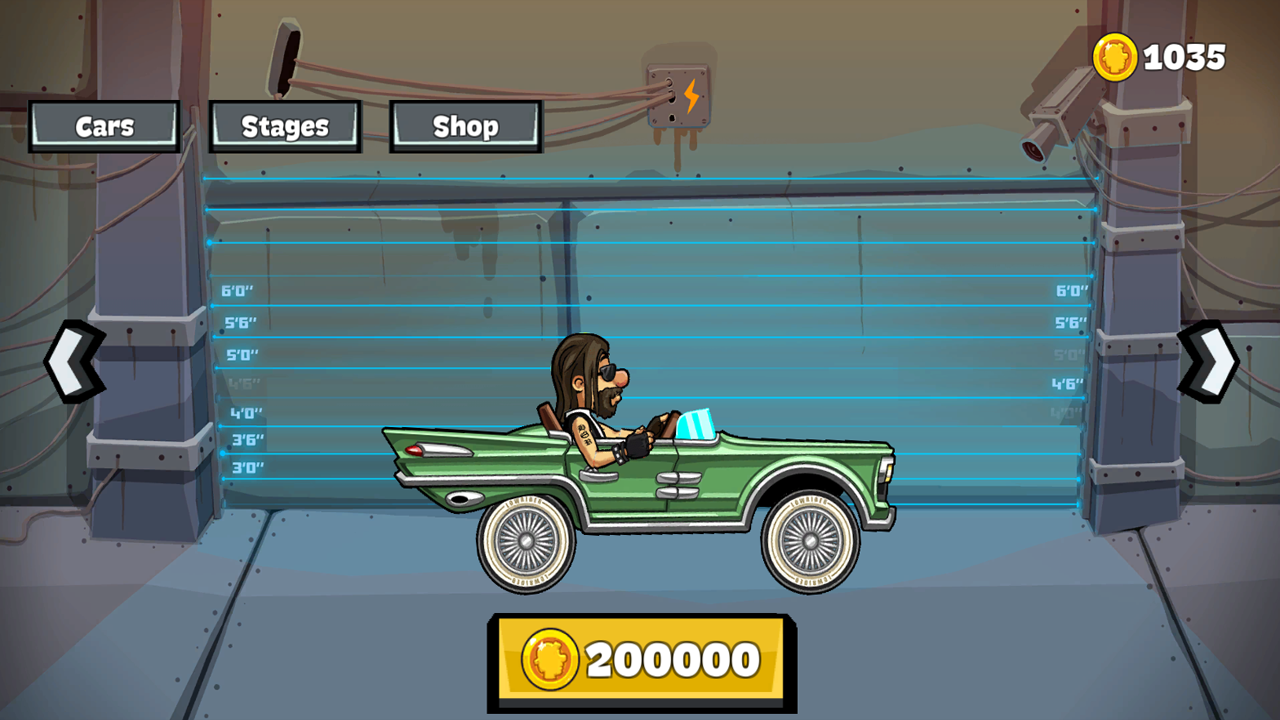This screenshot has width=1280, height=720.
Task: Open the Shop
Action: coord(465,126)
